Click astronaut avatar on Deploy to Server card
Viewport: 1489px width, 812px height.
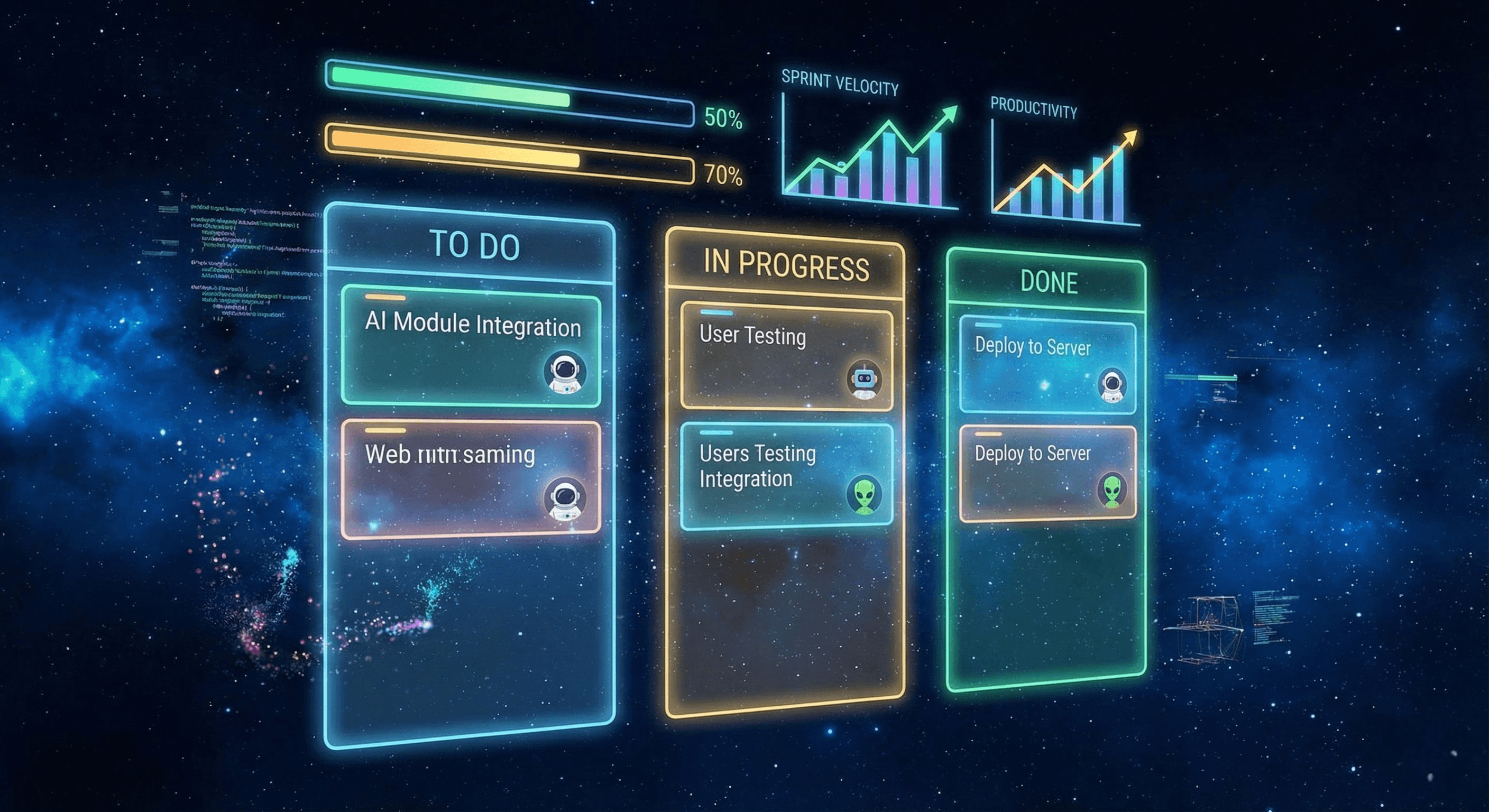click(x=1112, y=385)
